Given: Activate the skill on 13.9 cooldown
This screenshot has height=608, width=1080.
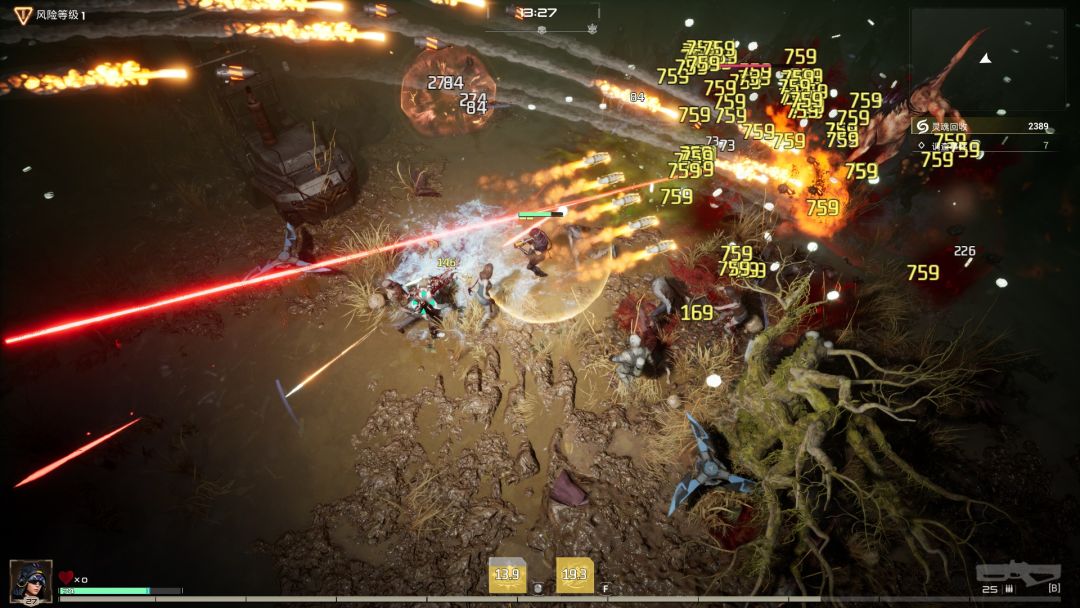Looking at the screenshot, I should 507,575.
